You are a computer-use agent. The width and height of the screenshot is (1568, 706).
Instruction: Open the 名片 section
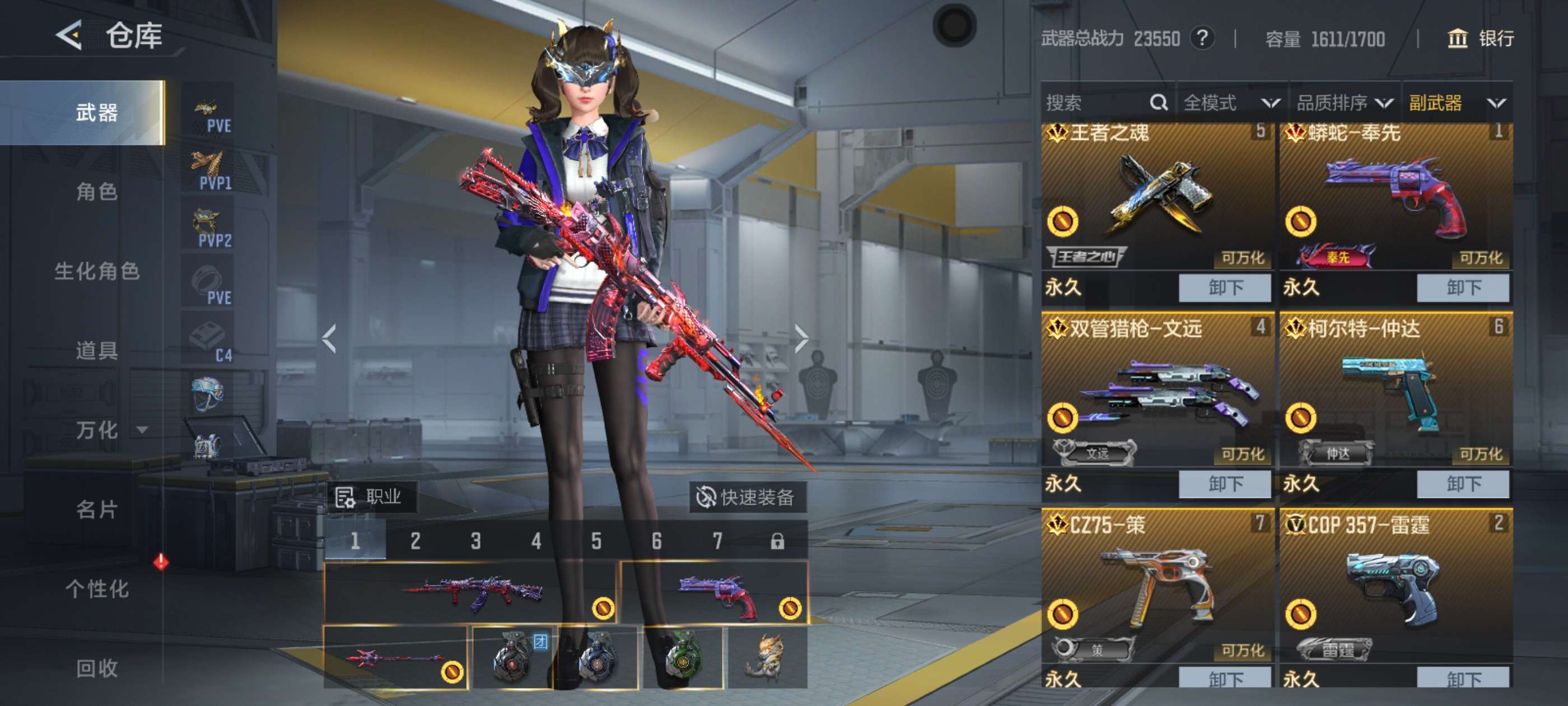click(96, 509)
